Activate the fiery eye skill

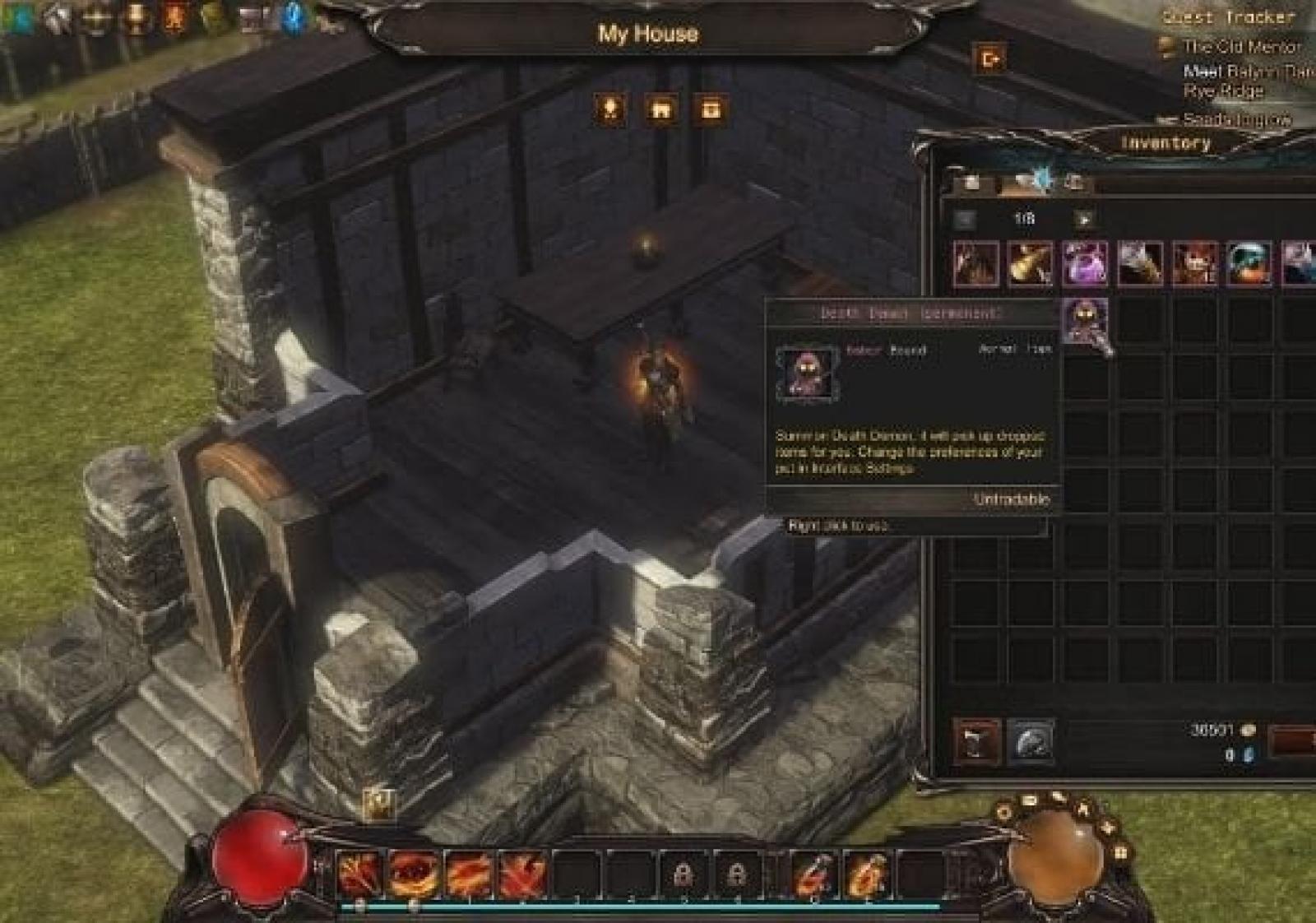(414, 873)
